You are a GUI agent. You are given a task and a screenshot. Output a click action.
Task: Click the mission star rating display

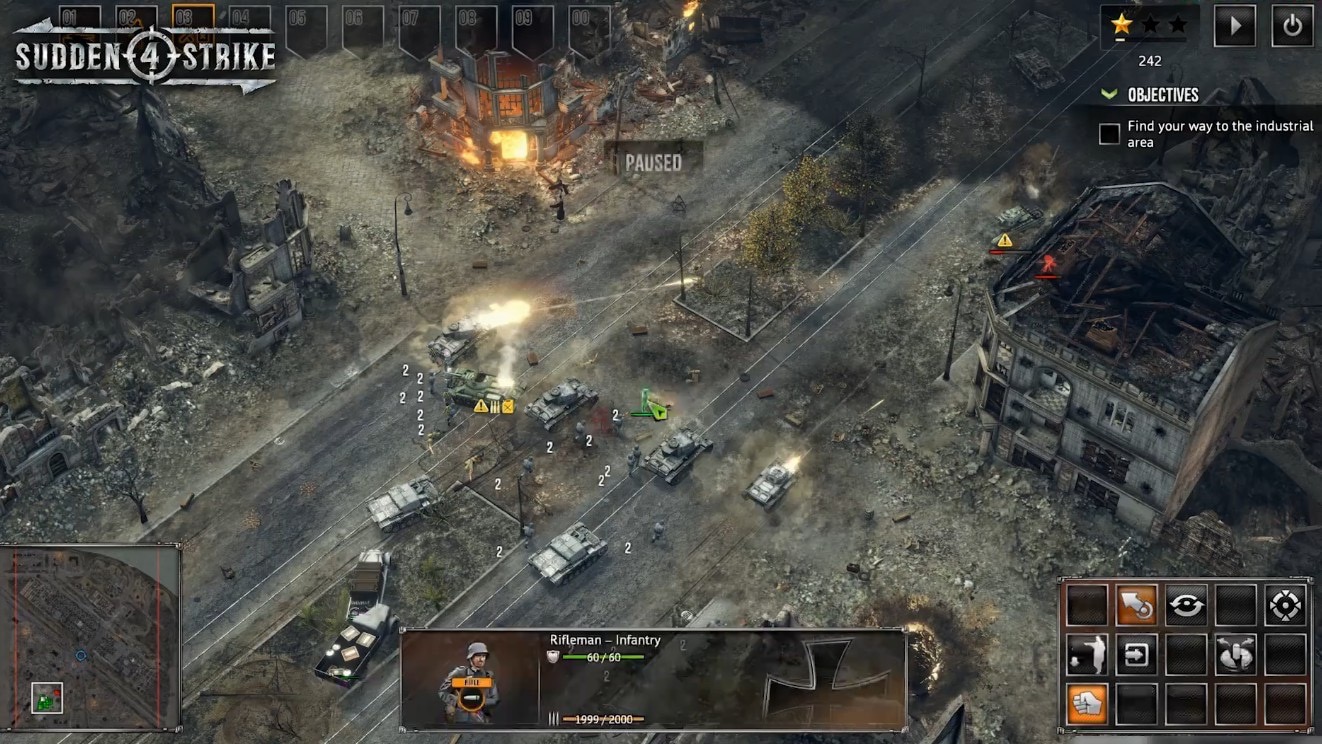1149,24
